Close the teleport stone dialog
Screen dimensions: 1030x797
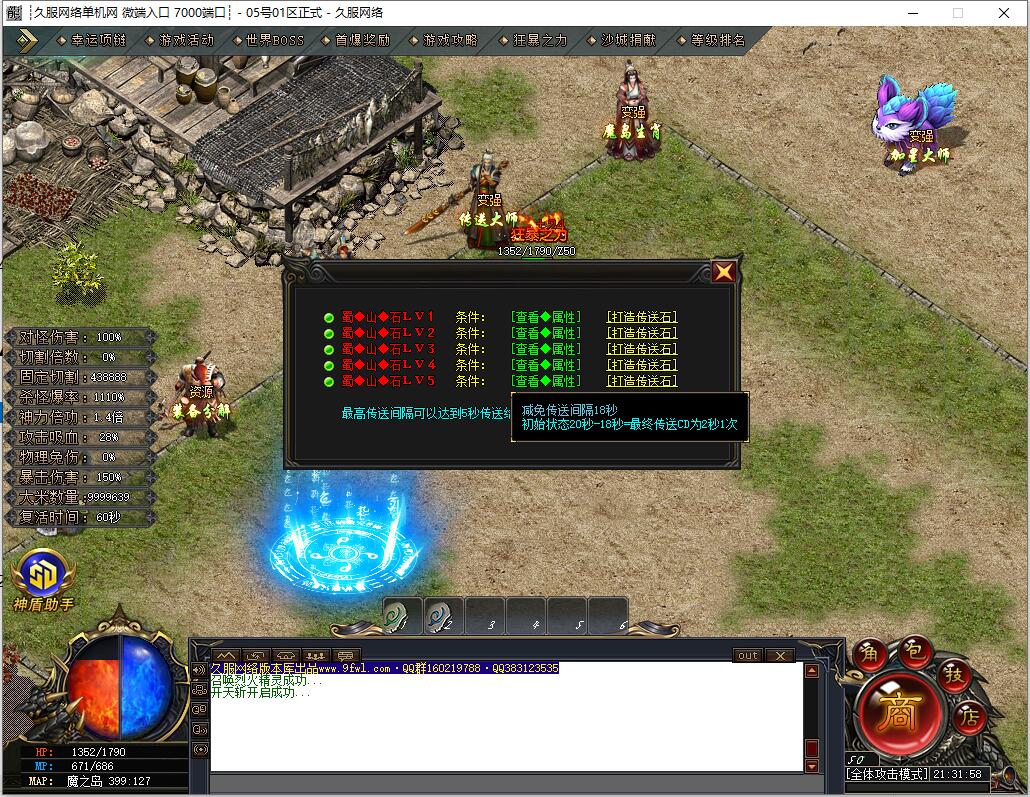coord(724,272)
